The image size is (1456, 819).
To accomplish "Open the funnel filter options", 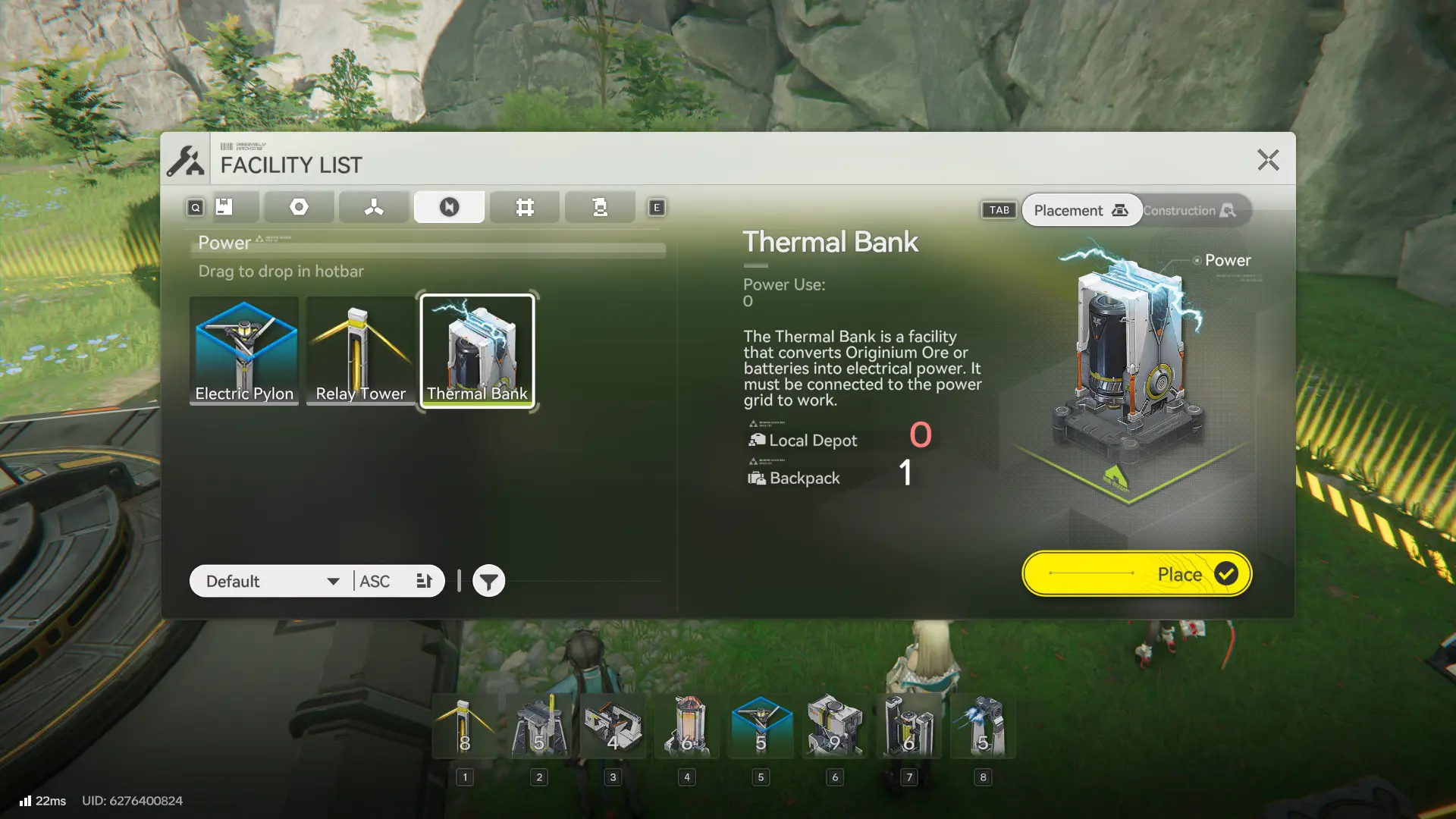I will pyautogui.click(x=489, y=582).
